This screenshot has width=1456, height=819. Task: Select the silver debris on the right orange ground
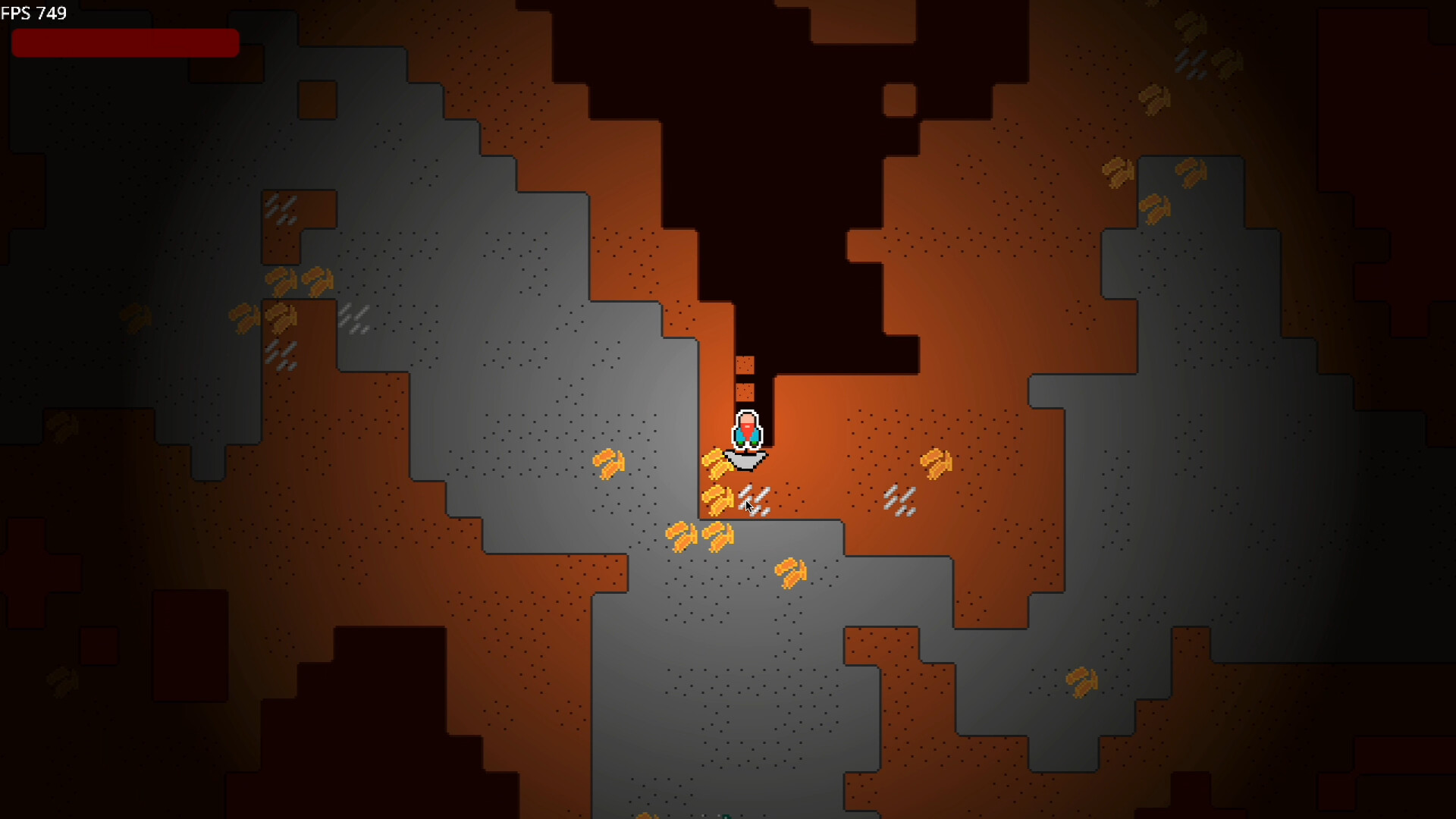click(898, 500)
